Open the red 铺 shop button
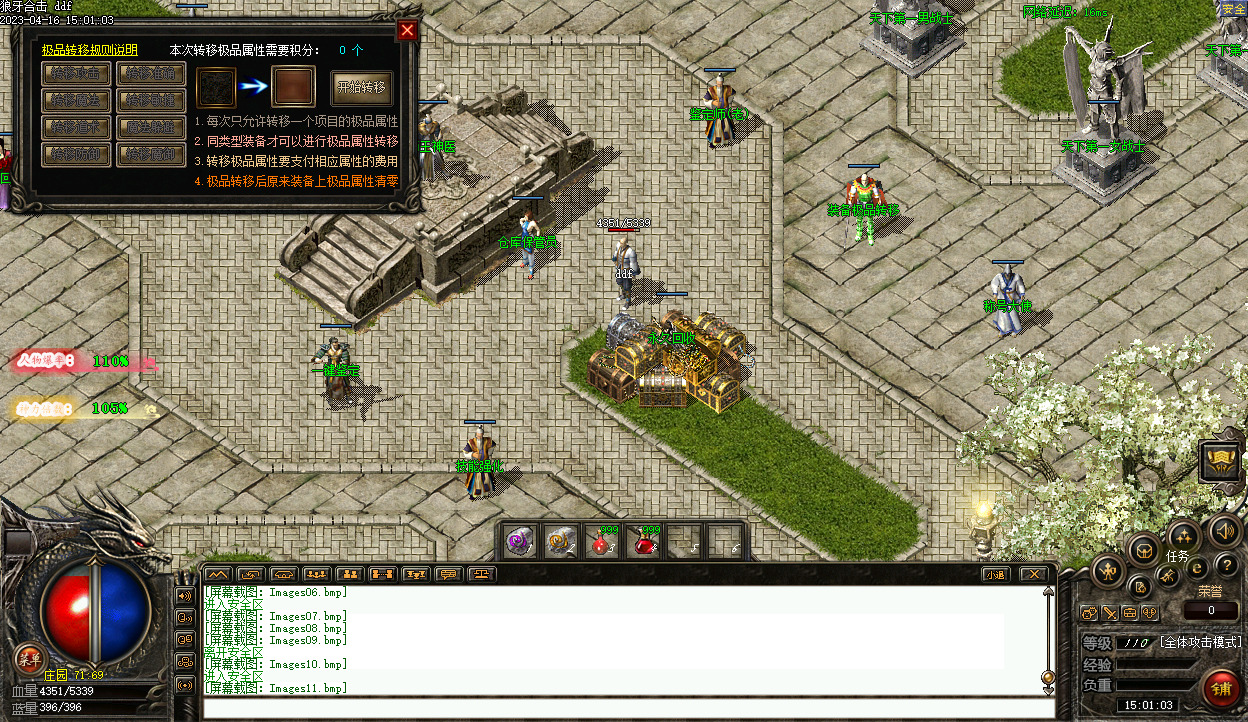Viewport: 1248px width, 722px height. pos(1221,689)
